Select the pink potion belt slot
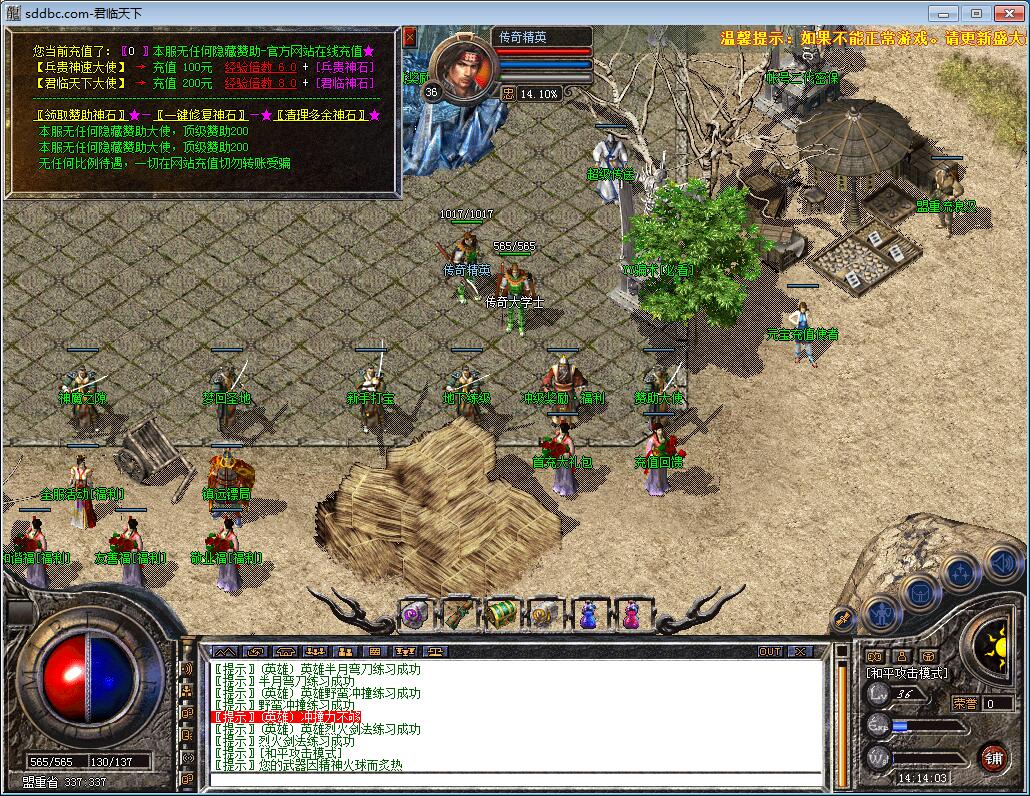Screen dimensions: 1030x796 [x=631, y=613]
